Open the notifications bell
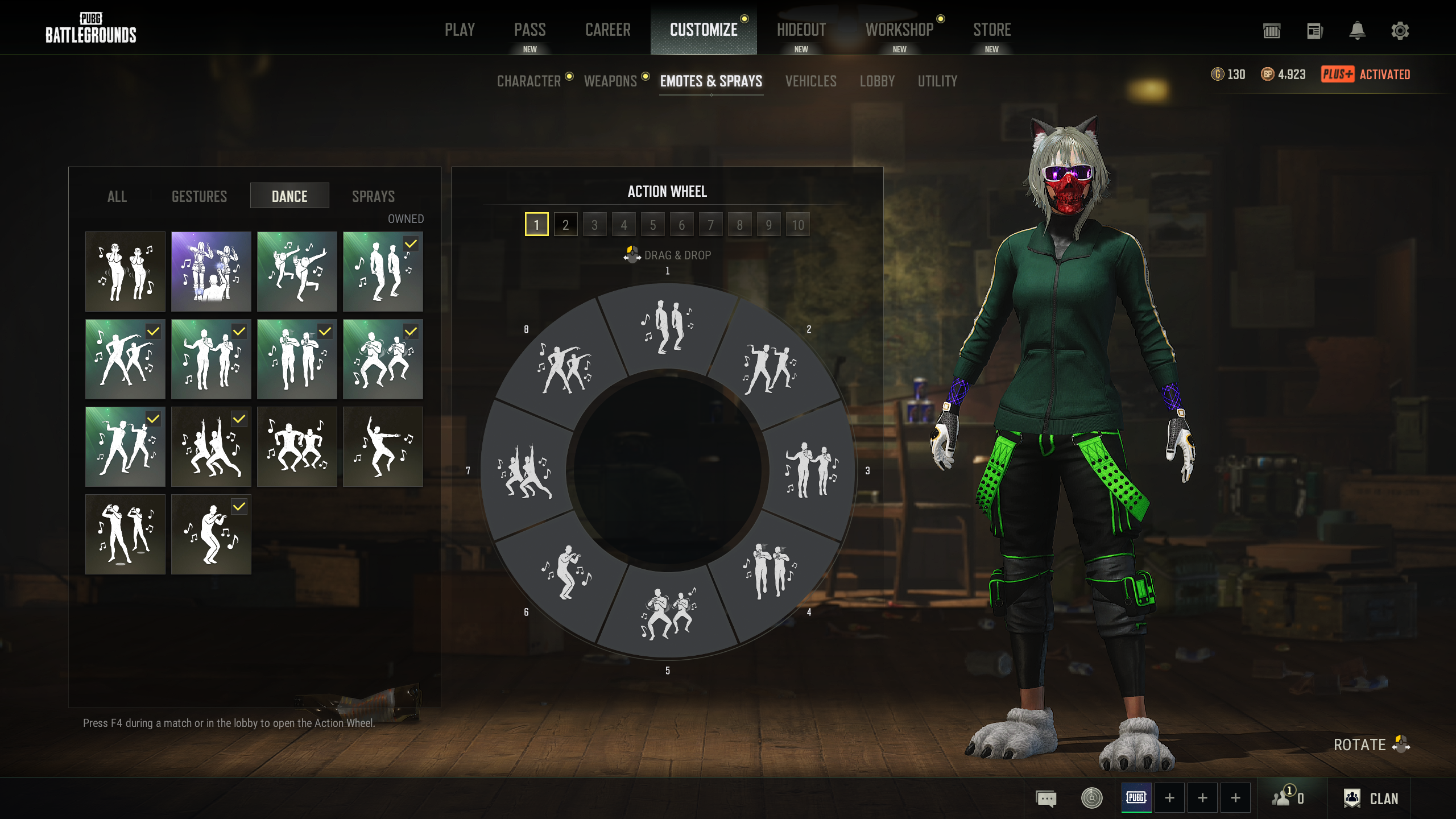1456x819 pixels. coord(1357,31)
